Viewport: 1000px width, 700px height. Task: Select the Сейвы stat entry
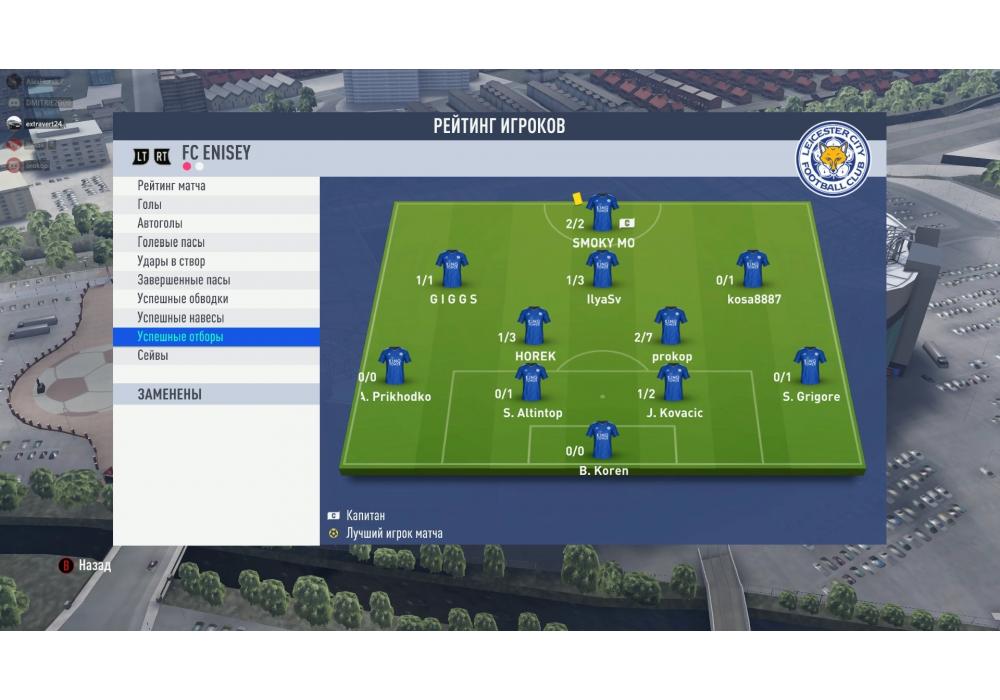tap(216, 356)
